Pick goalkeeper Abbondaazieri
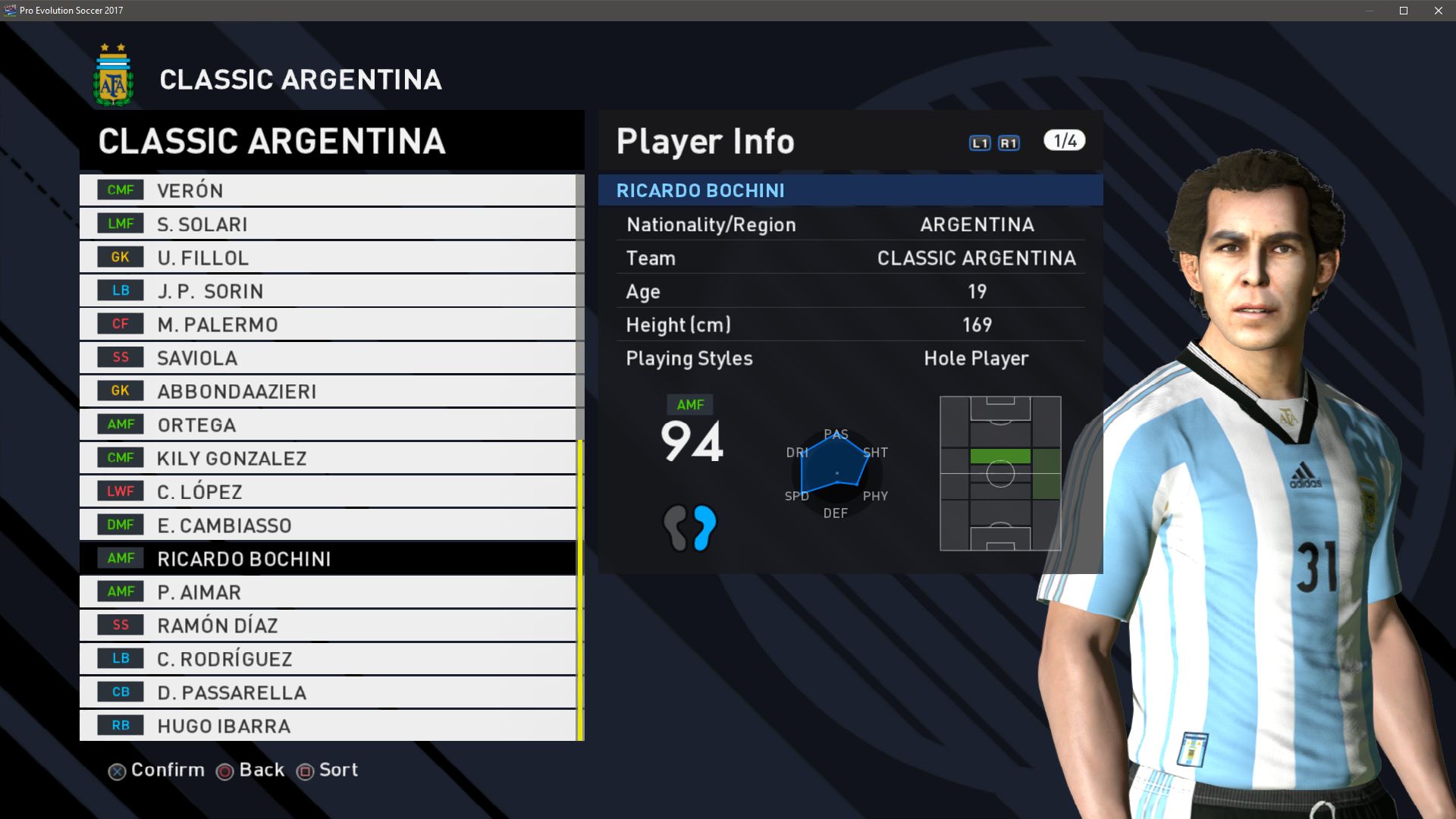This screenshot has height=819, width=1456. pyautogui.click(x=328, y=391)
